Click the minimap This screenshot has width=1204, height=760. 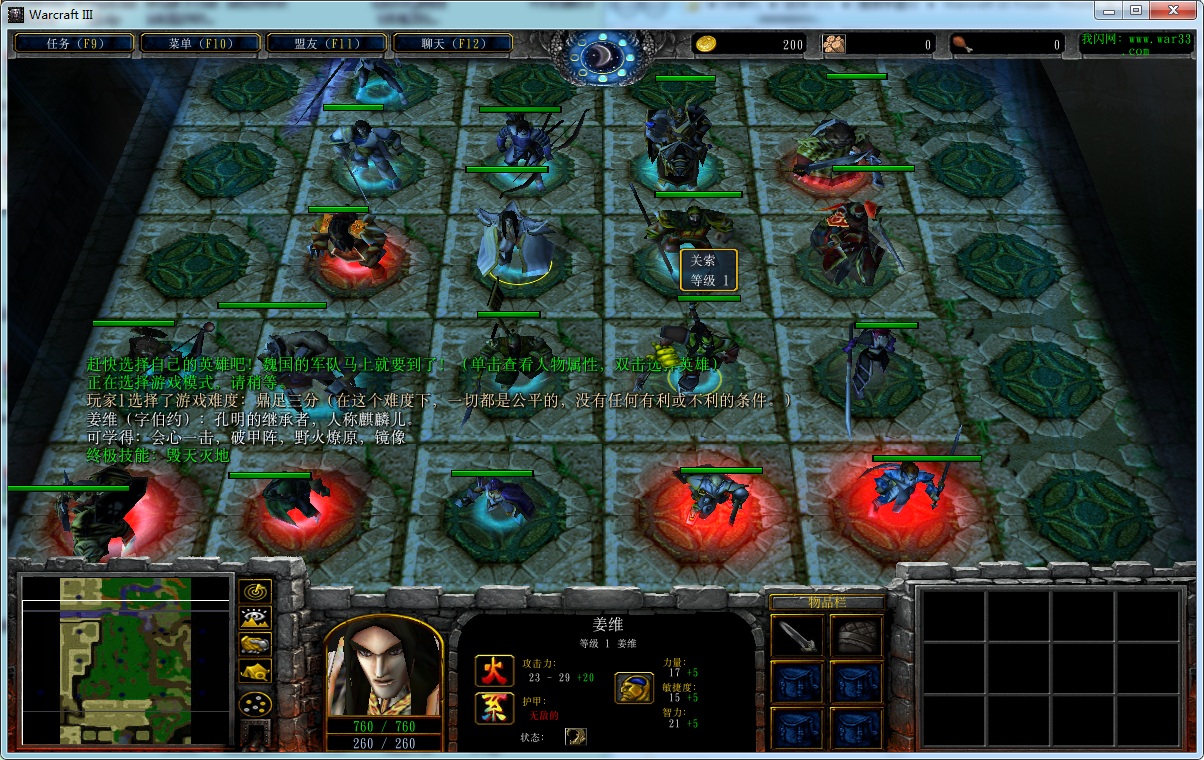pos(126,660)
